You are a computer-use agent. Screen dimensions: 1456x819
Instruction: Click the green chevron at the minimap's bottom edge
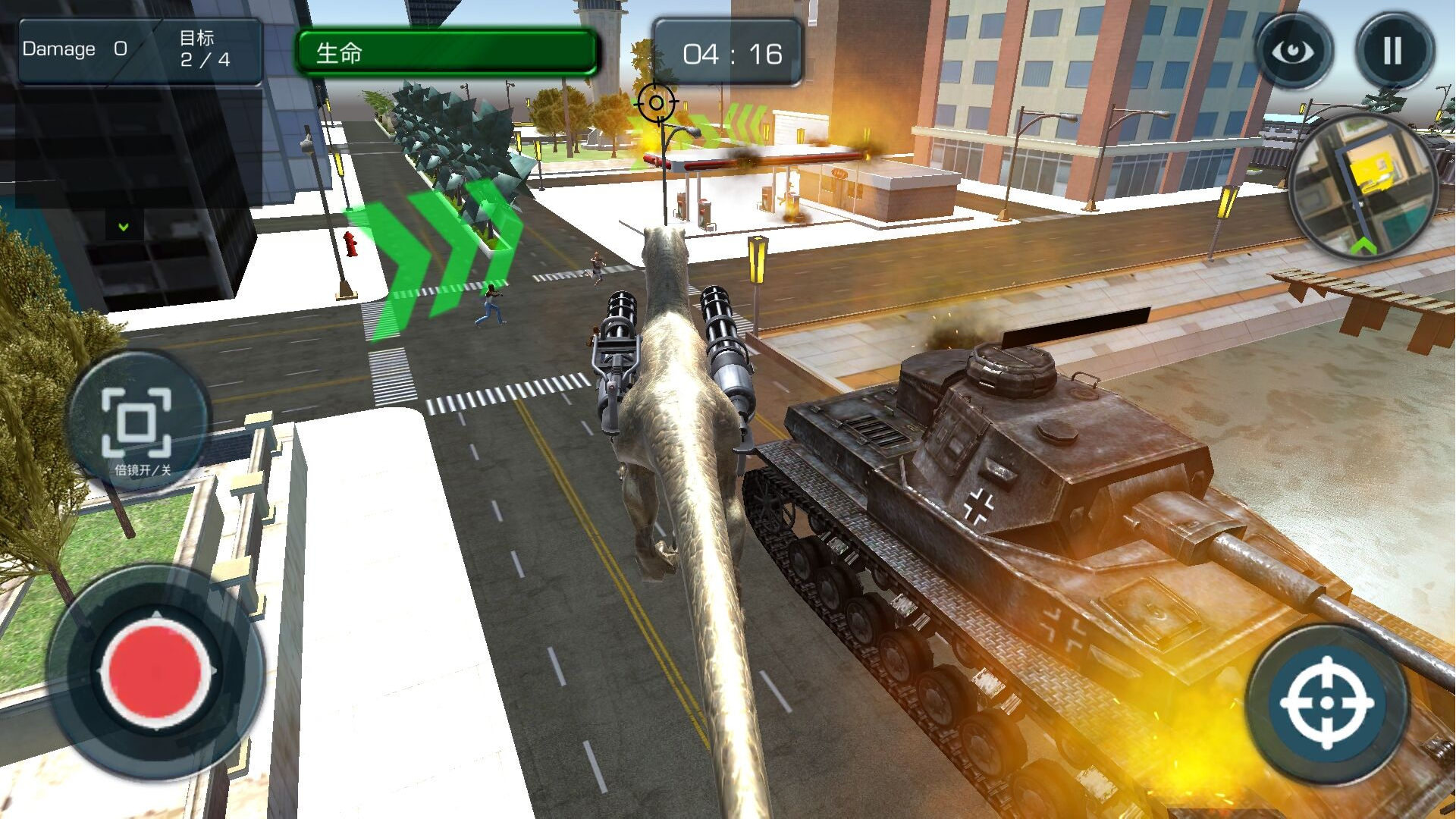pos(1365,245)
